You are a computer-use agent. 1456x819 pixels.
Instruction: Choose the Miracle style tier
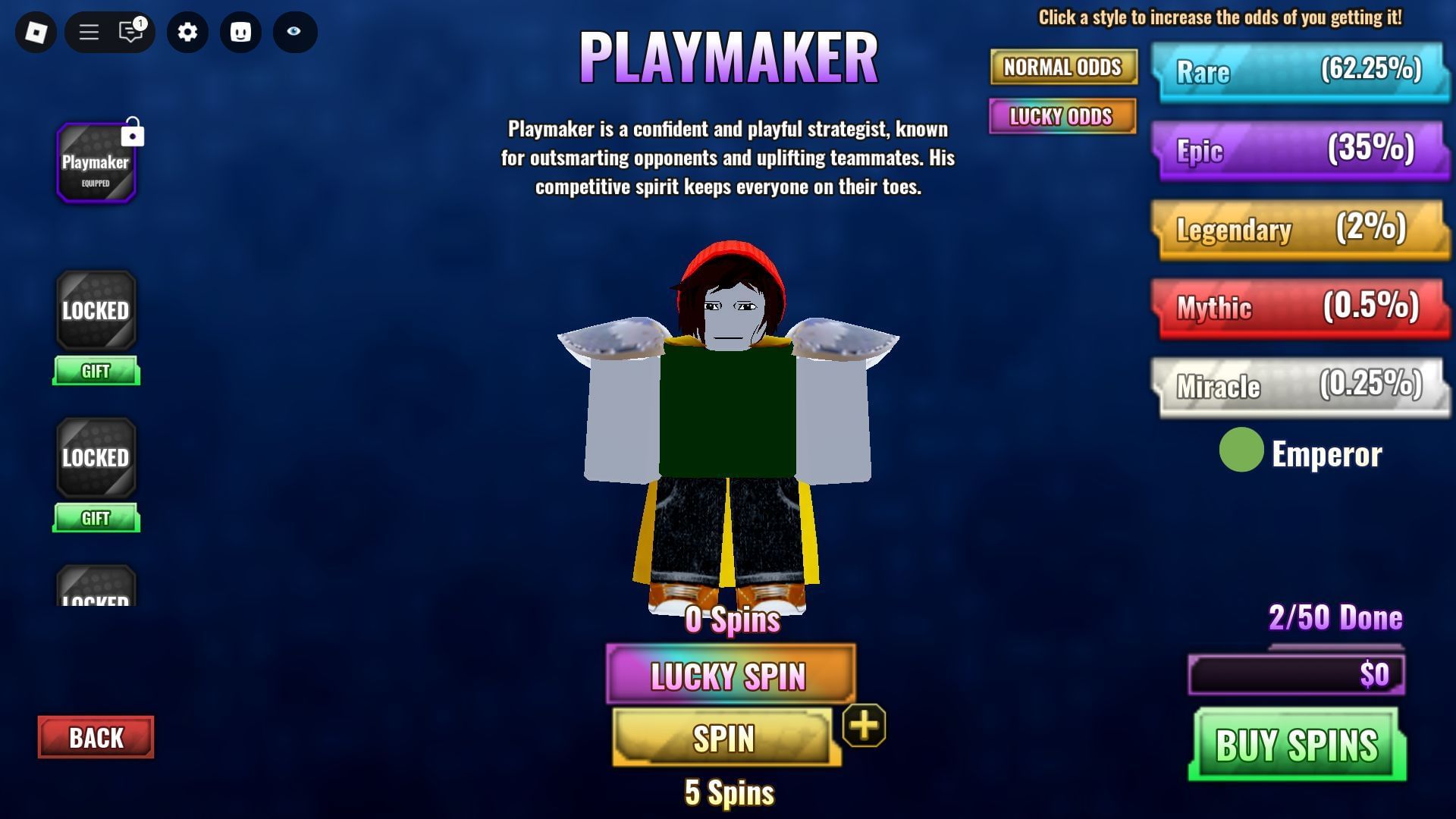pyautogui.click(x=1299, y=386)
